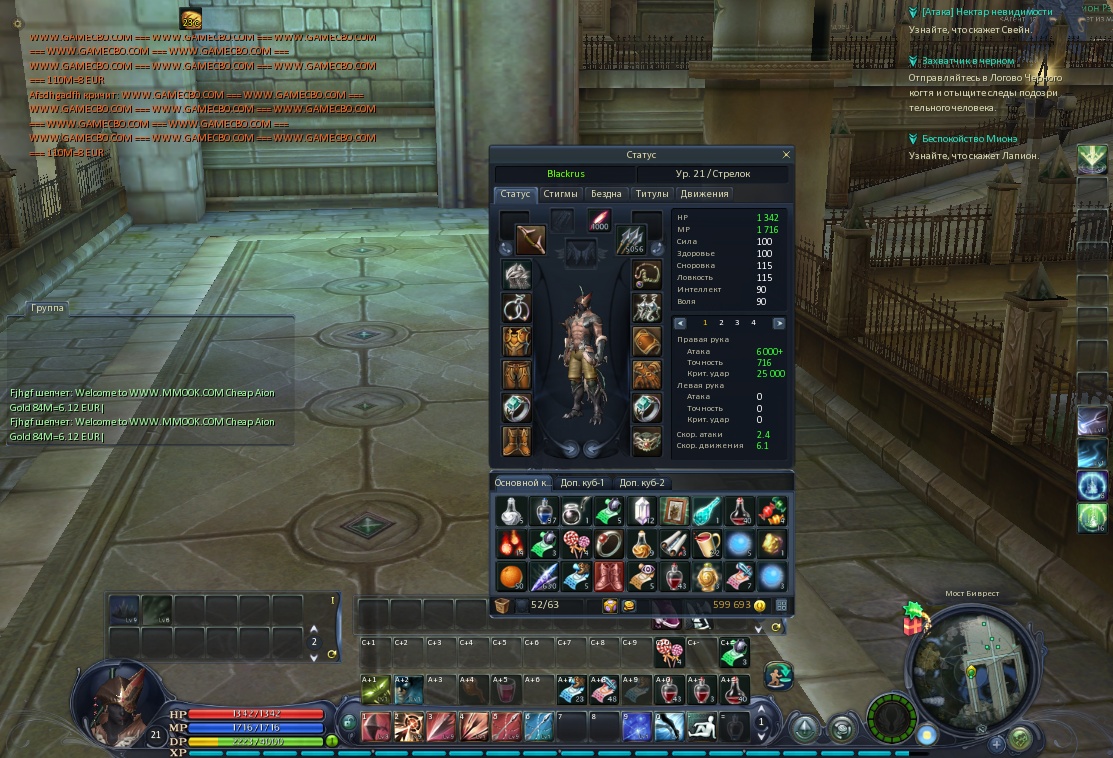Switch to the Стигмы tab

coord(561,194)
